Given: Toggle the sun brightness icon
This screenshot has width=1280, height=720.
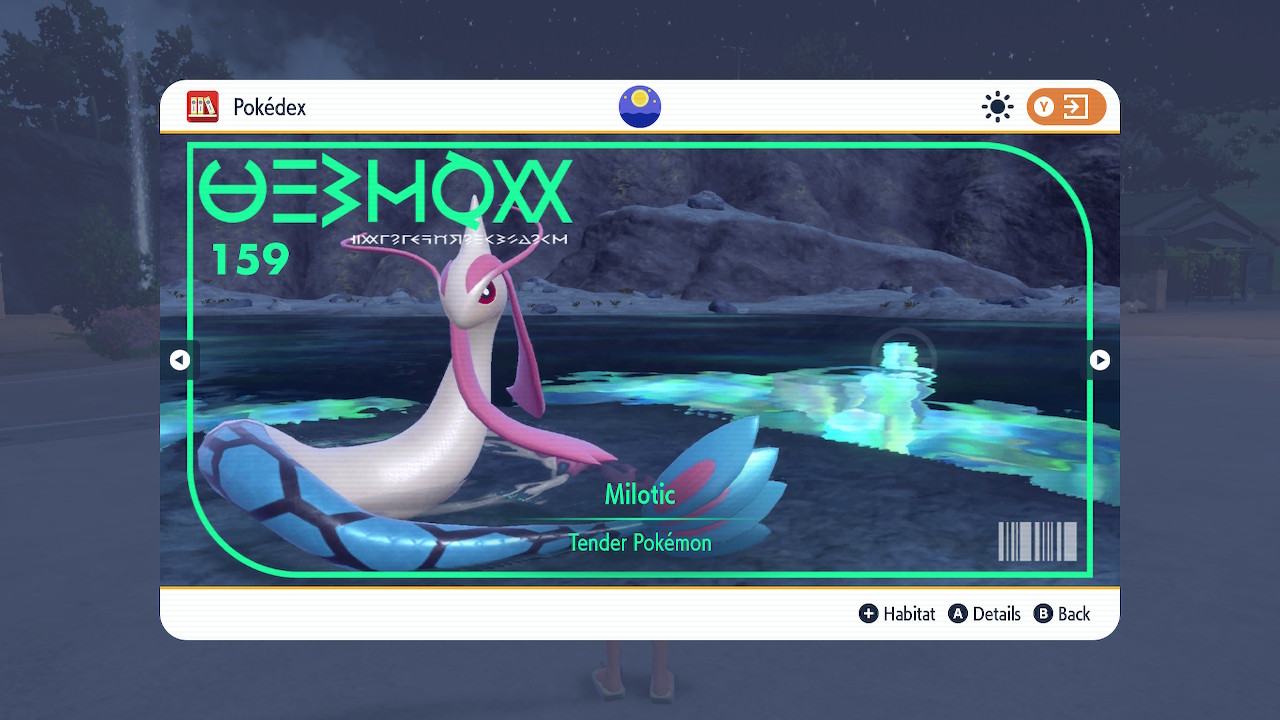Looking at the screenshot, I should [997, 107].
